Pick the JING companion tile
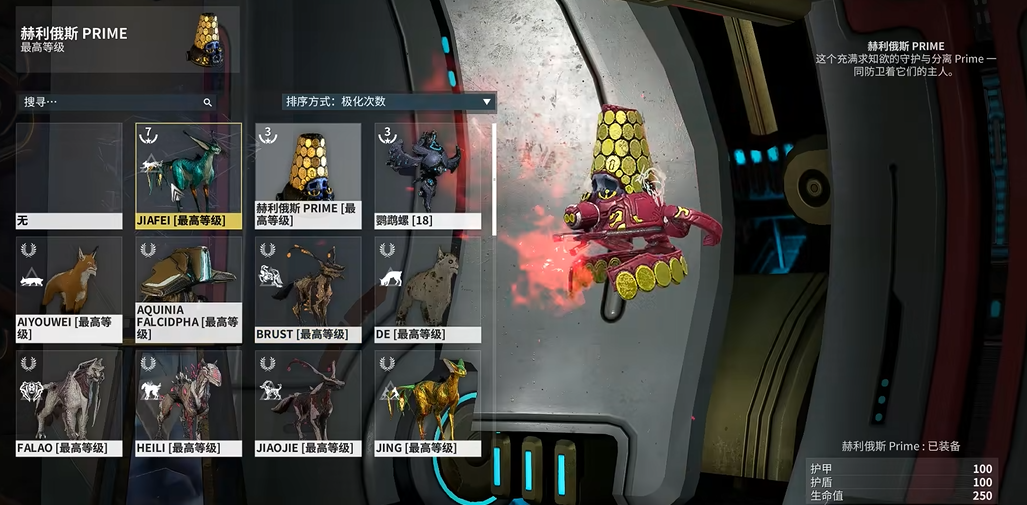Viewport: 1027px width, 505px height. tap(427, 402)
